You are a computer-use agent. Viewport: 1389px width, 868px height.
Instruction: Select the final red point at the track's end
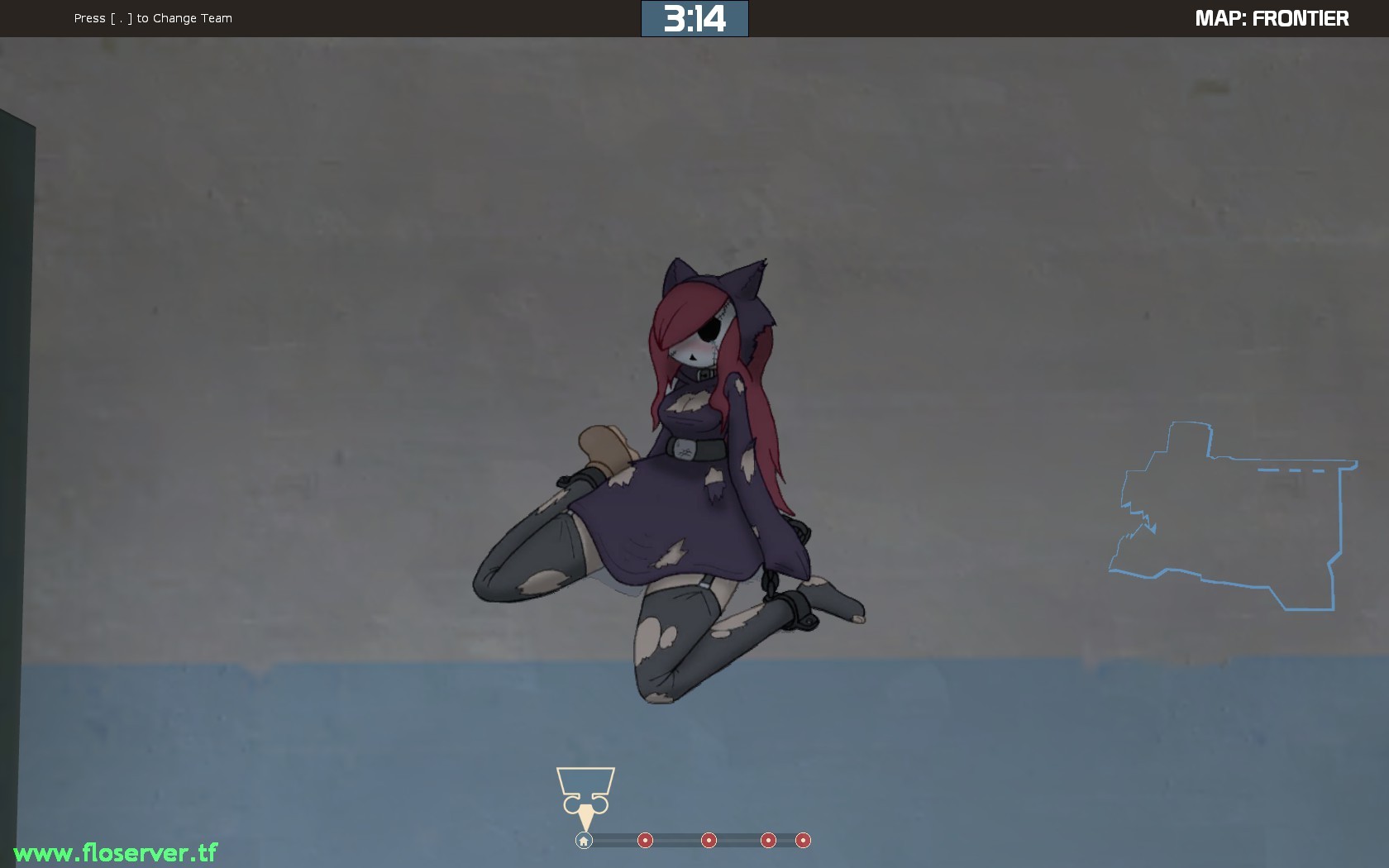click(x=803, y=840)
